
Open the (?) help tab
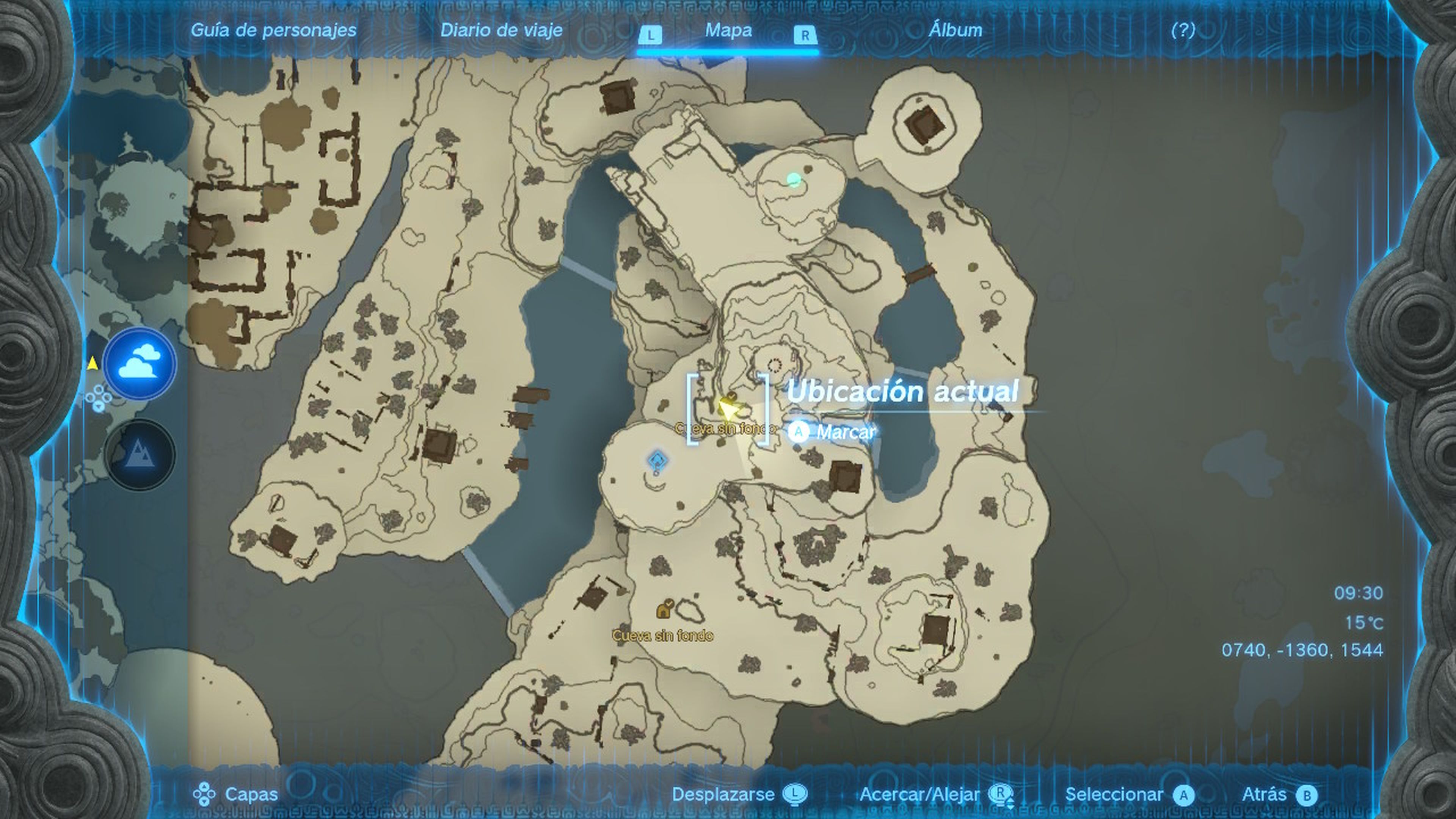click(x=1183, y=30)
